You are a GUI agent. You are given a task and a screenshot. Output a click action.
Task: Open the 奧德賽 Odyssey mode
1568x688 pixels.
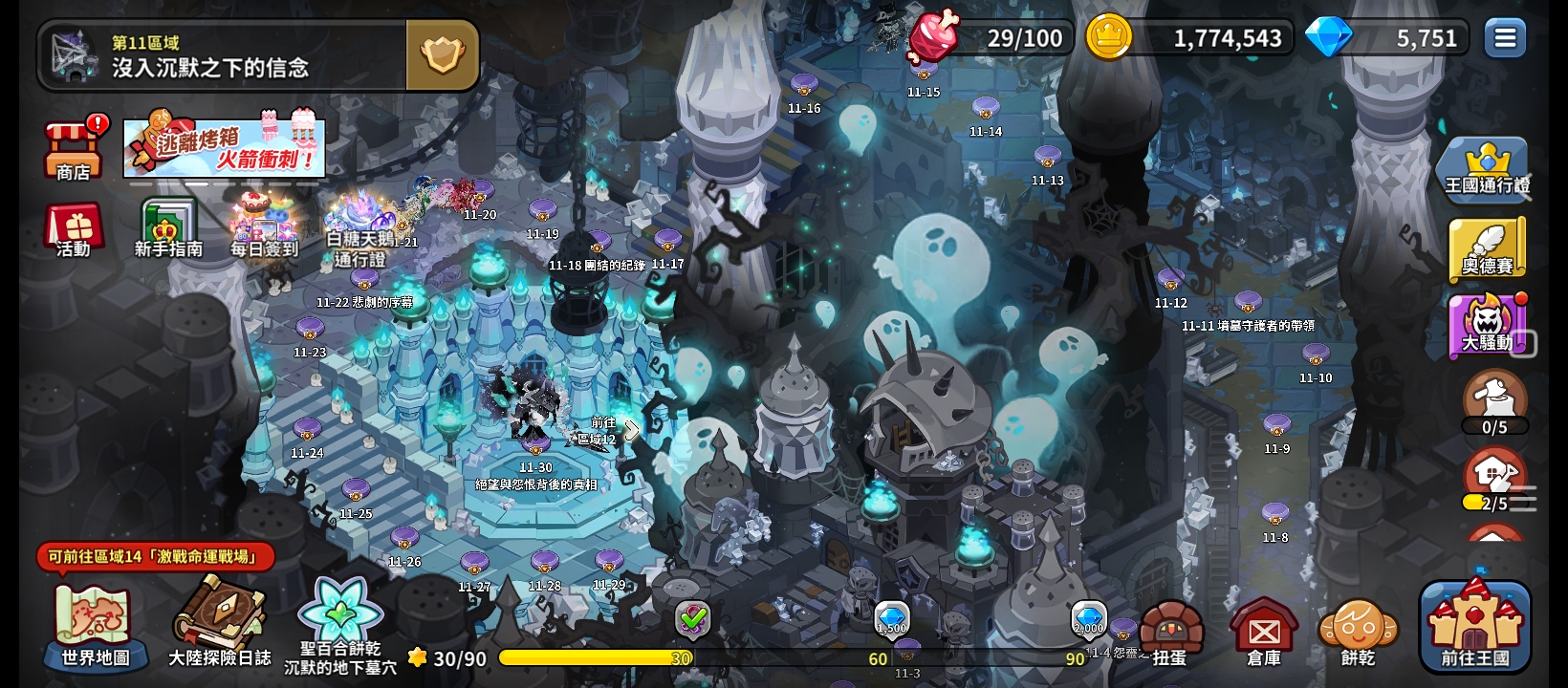click(x=1487, y=248)
